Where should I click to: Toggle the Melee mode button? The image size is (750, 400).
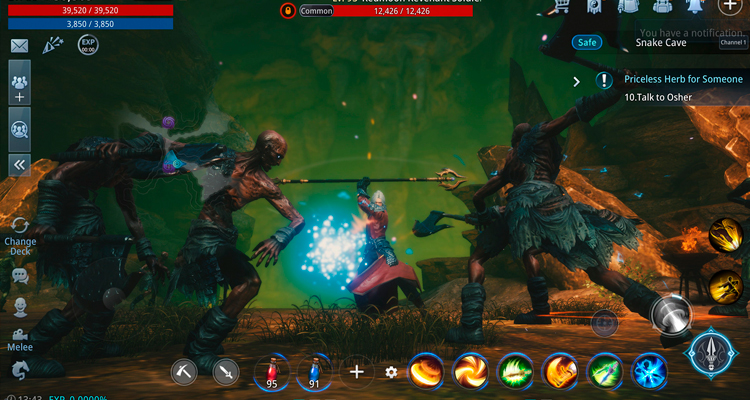click(20, 339)
